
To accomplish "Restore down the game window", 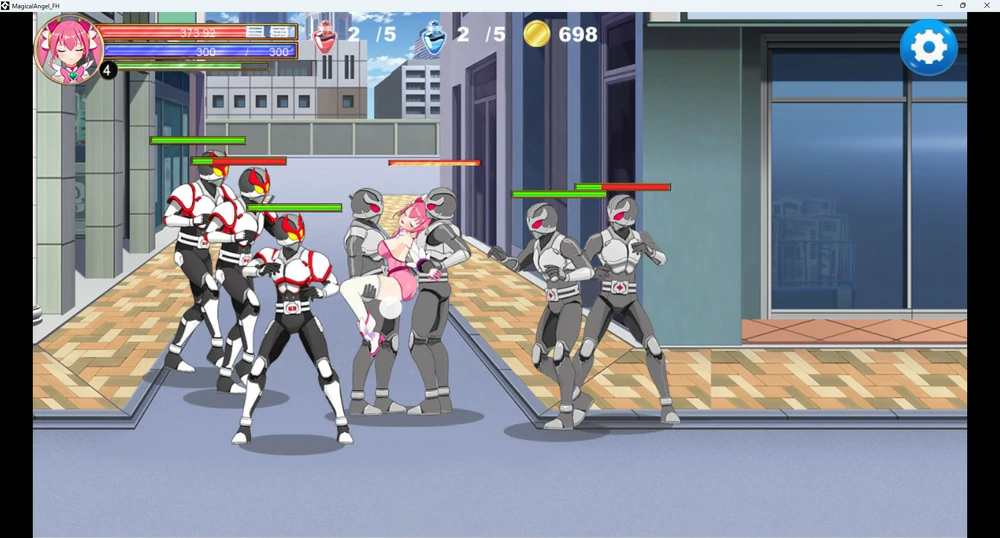I will 963,6.
